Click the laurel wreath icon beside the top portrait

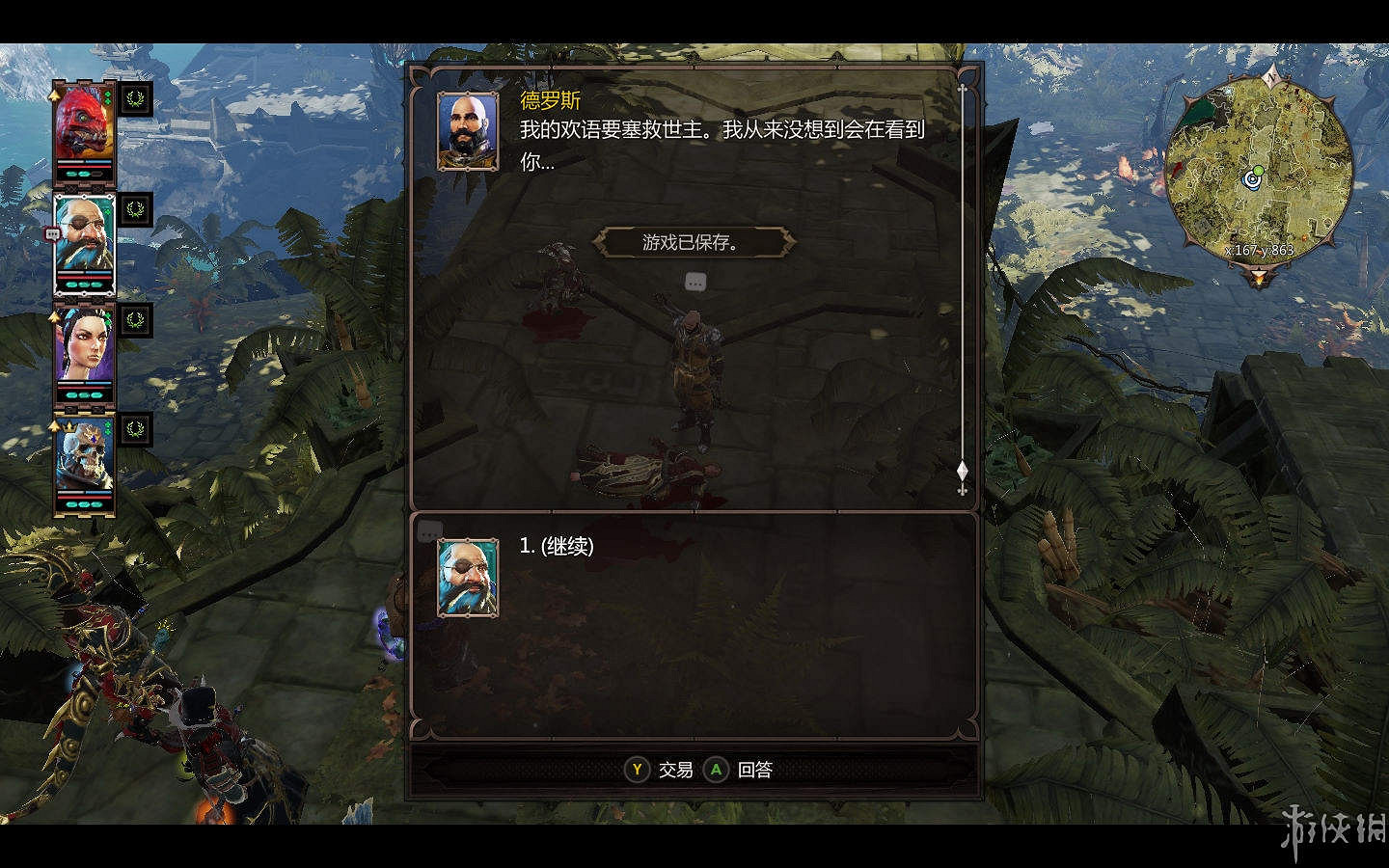(137, 96)
